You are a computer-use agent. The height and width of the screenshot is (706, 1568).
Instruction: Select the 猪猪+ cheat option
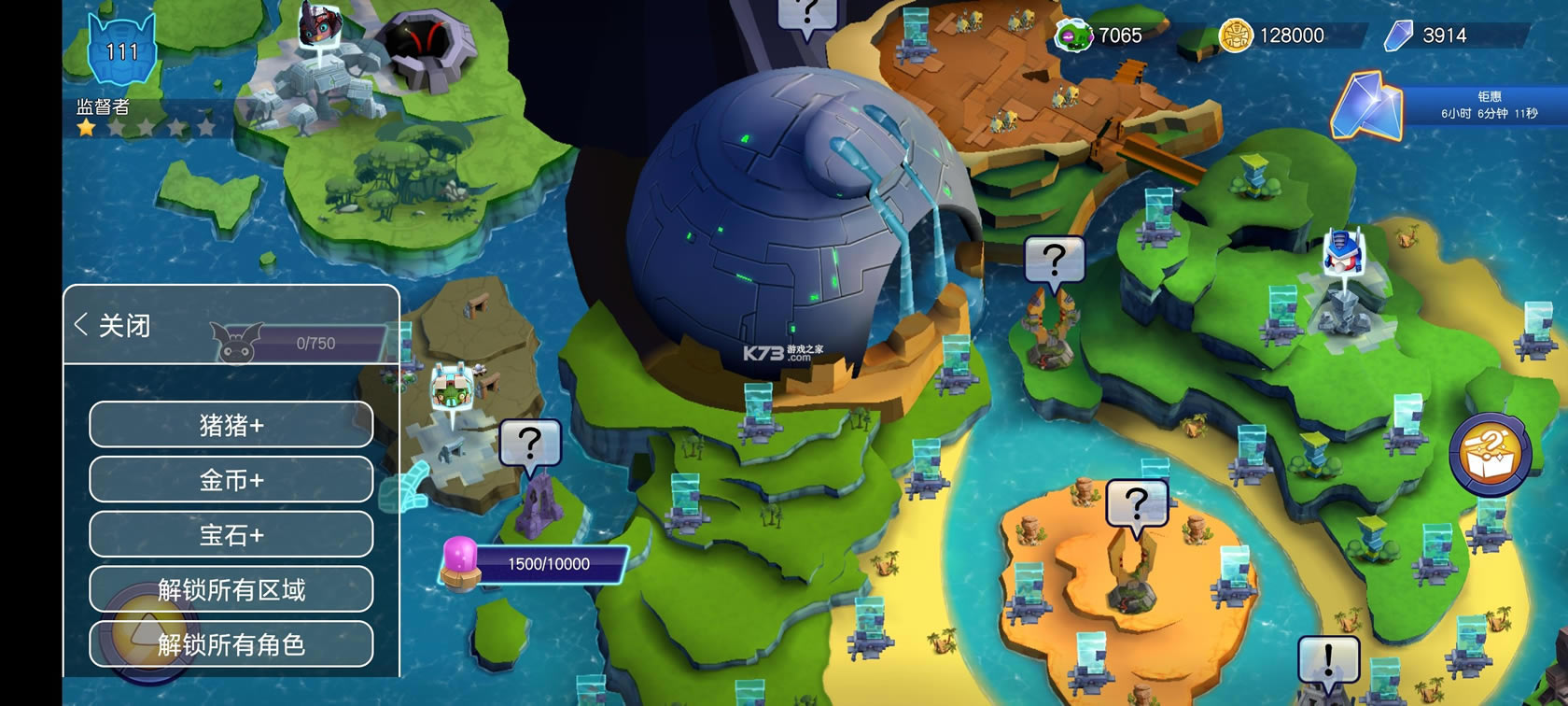pyautogui.click(x=231, y=426)
